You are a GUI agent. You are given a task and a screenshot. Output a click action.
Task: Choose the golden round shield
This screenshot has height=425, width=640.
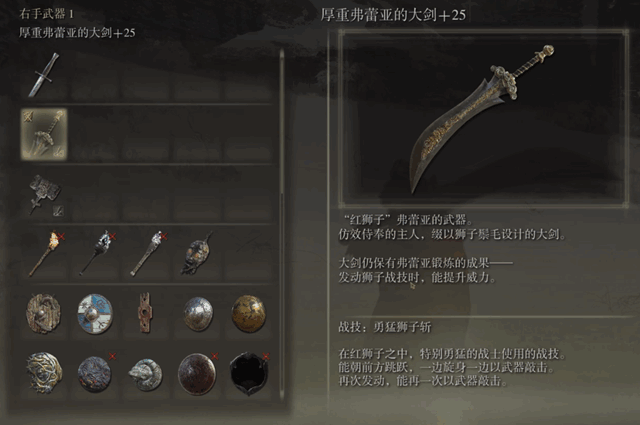coord(248,312)
